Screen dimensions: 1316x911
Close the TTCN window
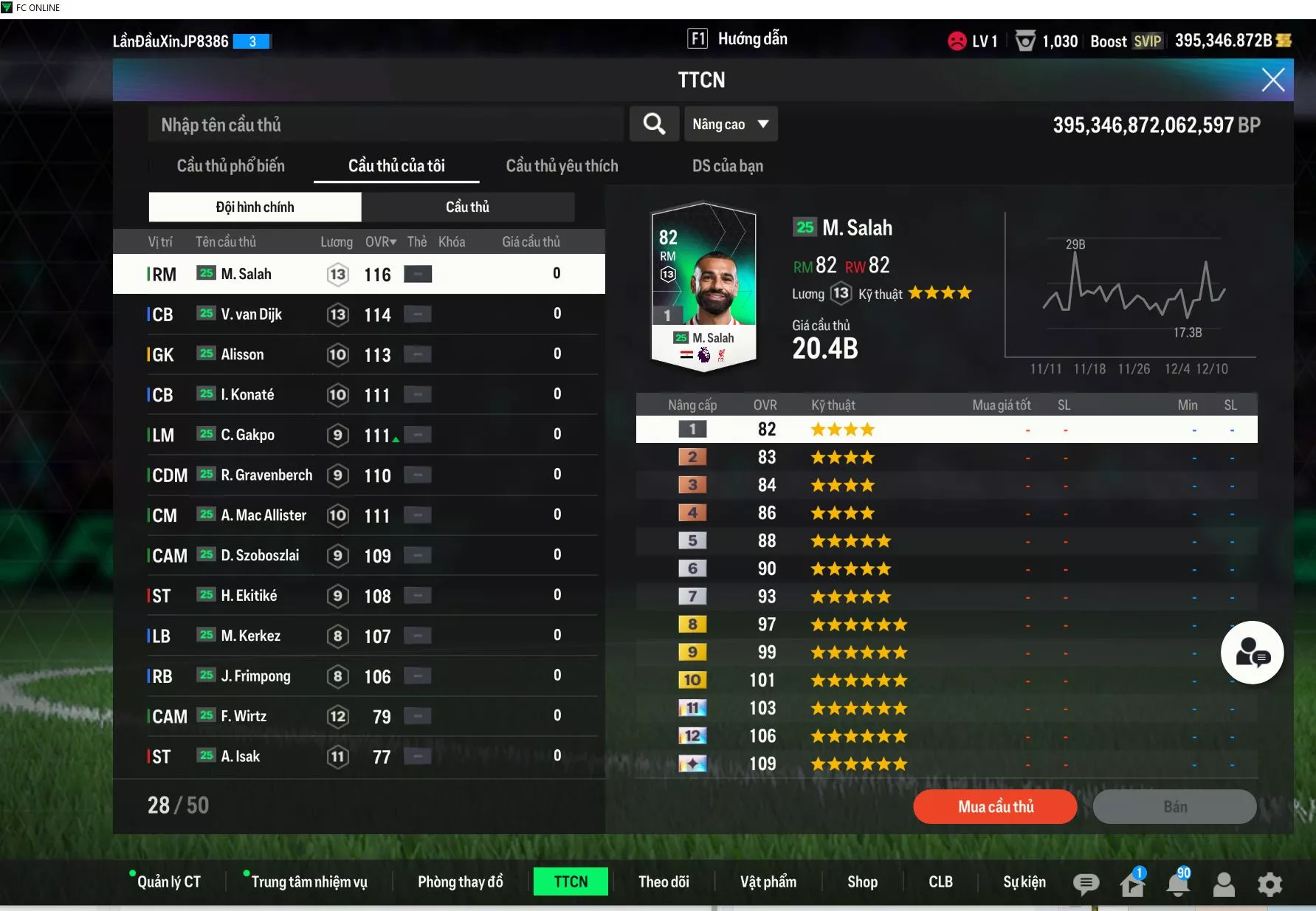1272,80
